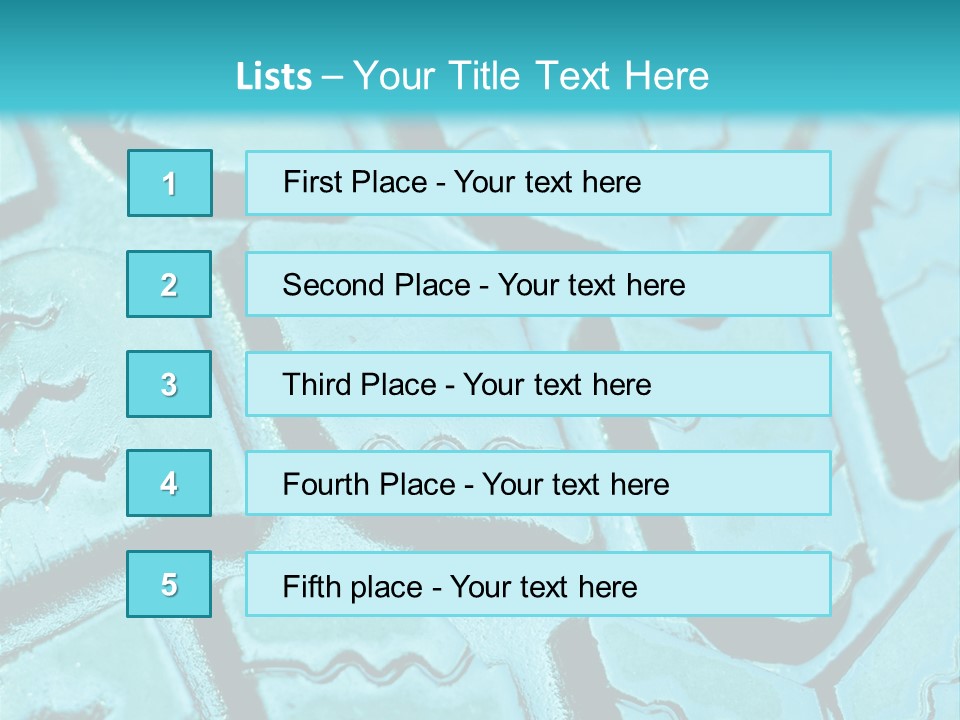960x720 pixels.
Task: Choose the Second Place text row
Action: pos(538,284)
